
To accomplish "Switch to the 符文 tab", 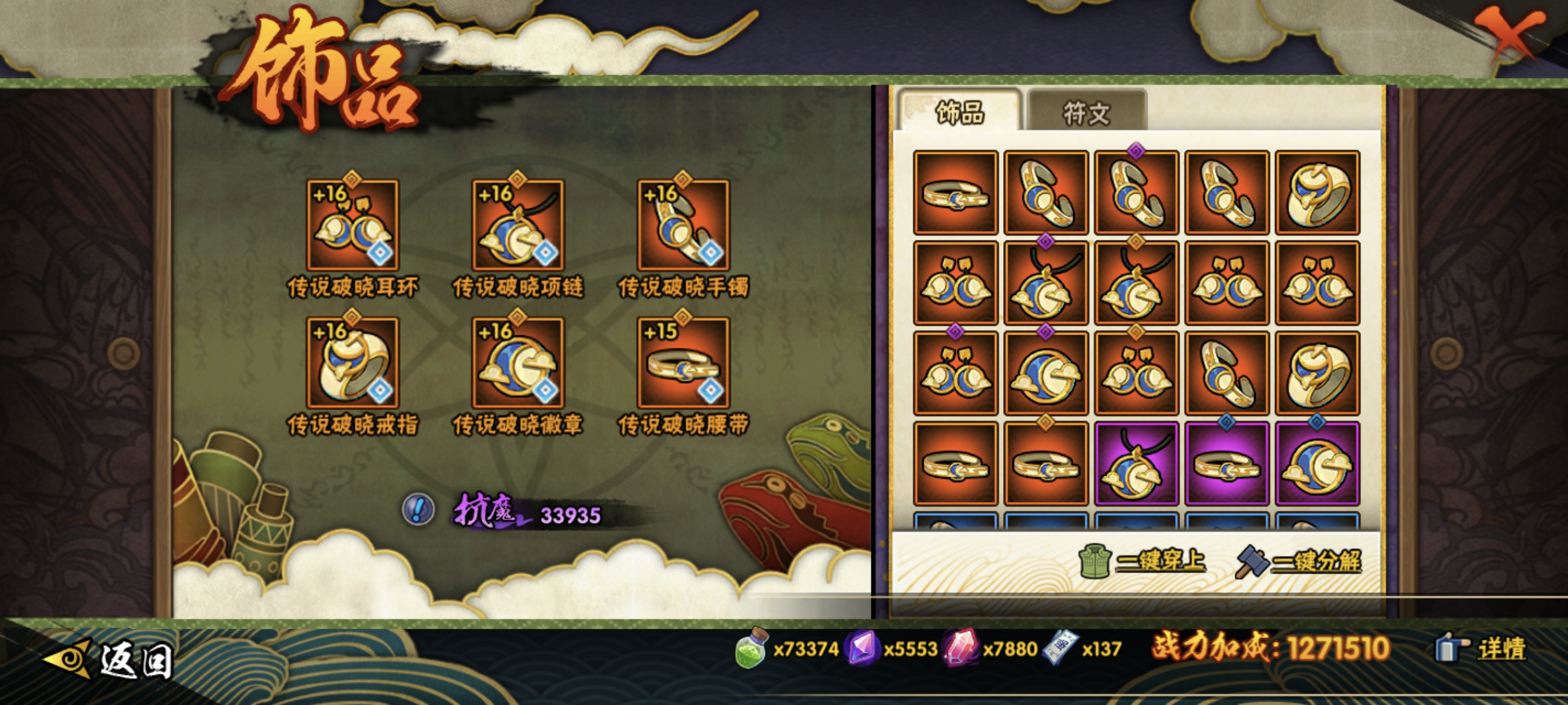I will click(1086, 113).
